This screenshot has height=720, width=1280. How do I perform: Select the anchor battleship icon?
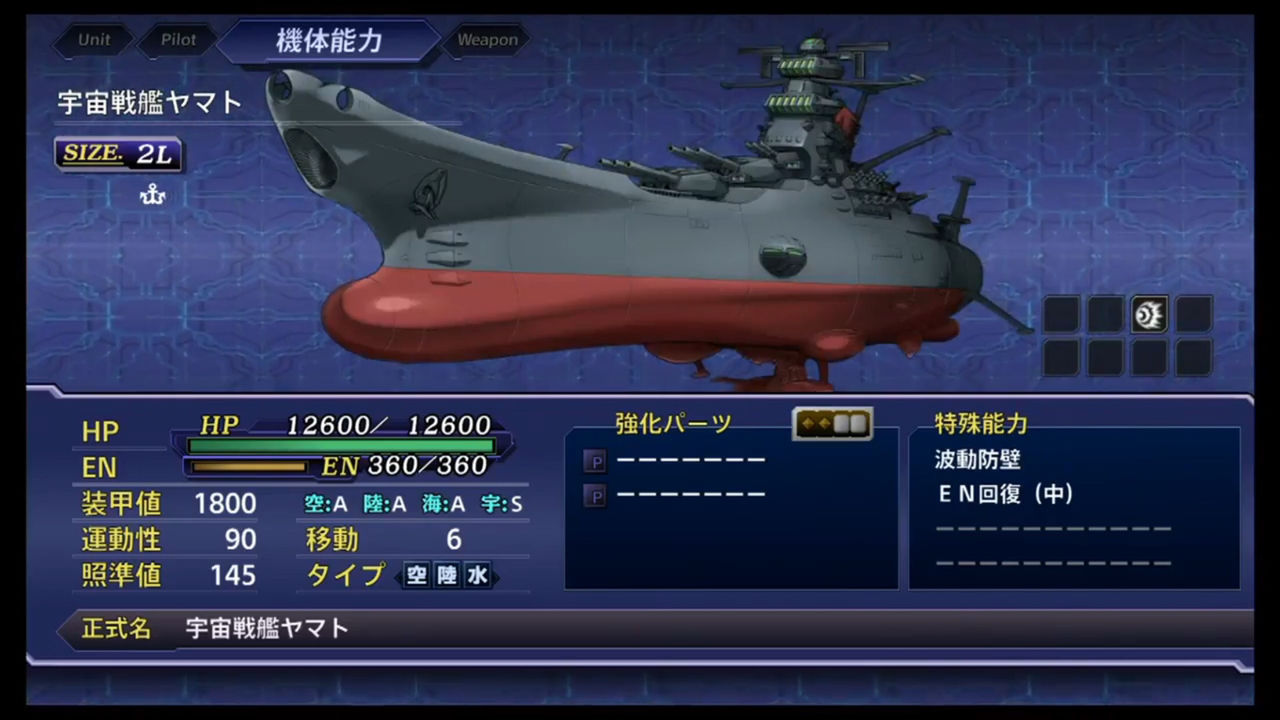tap(152, 195)
